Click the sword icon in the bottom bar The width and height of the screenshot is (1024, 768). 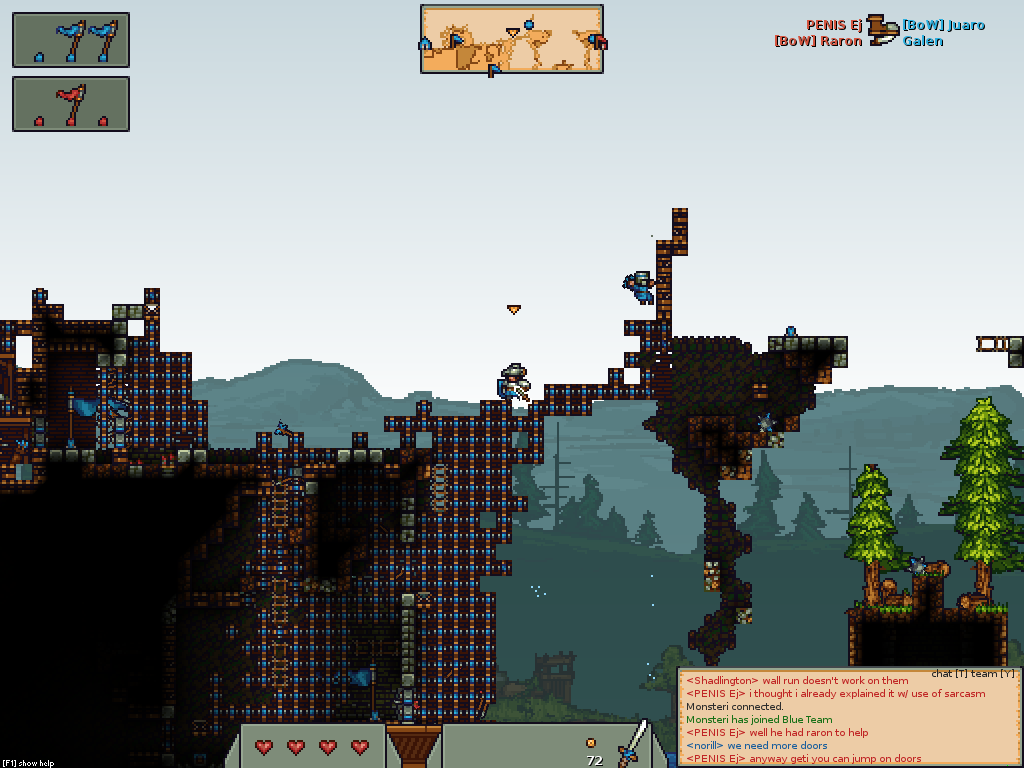[632, 744]
